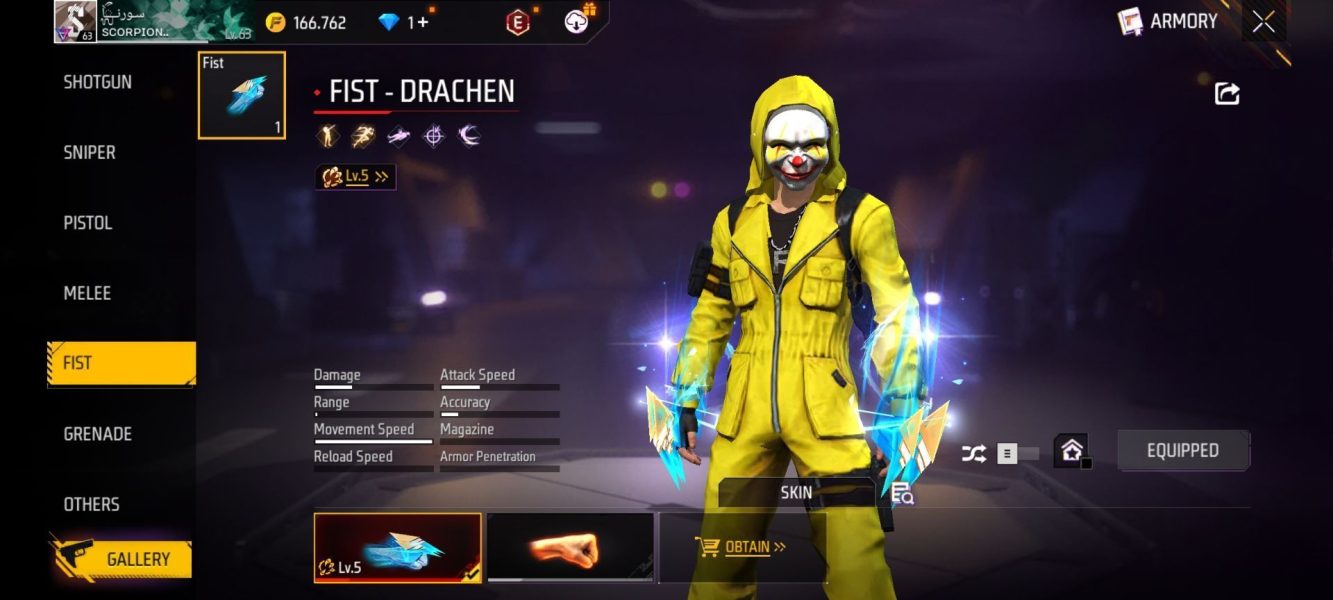Share the Fist - Drachen skin

[1227, 93]
